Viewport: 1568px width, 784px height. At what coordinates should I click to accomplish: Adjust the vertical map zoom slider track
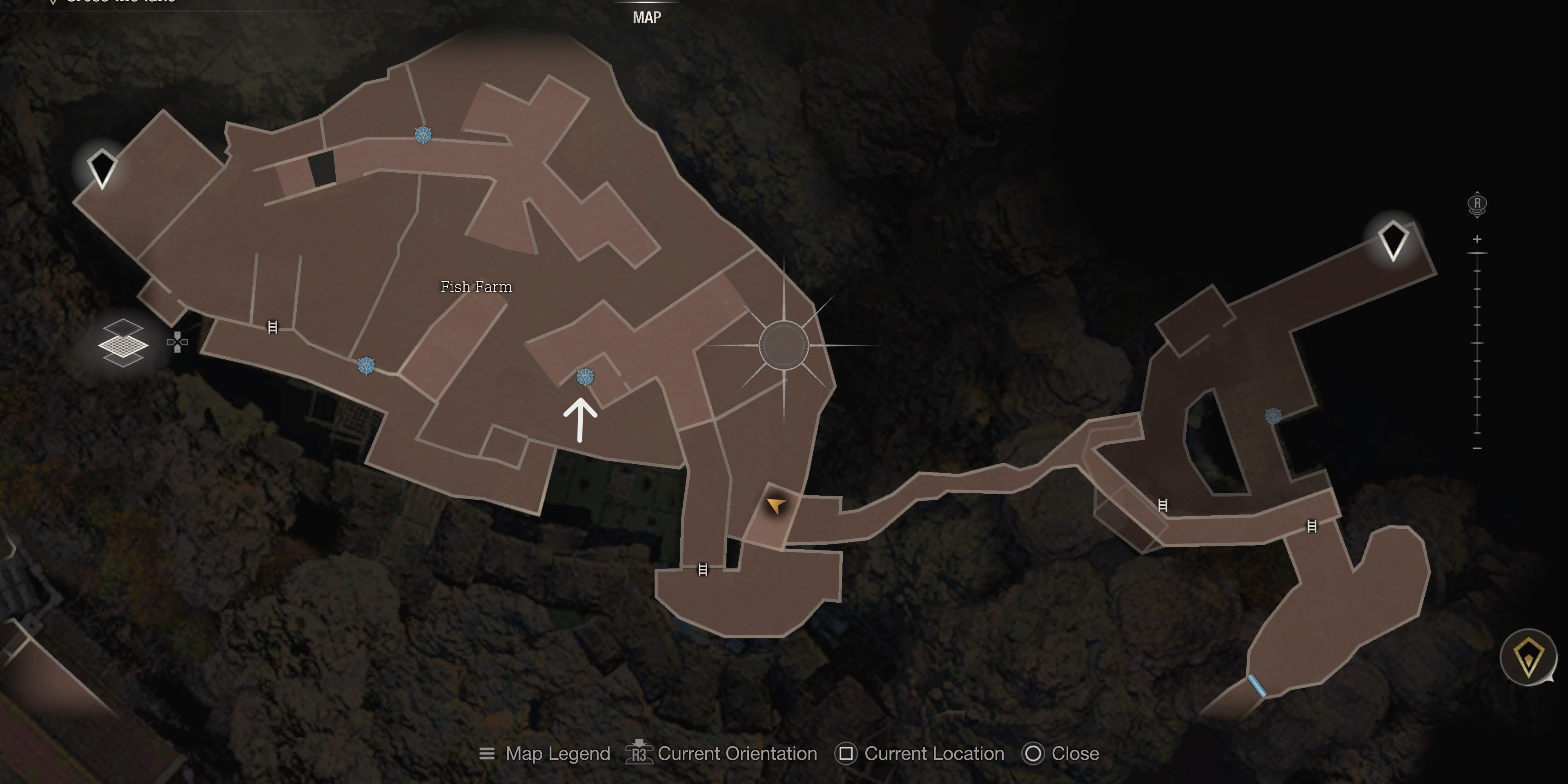point(1477,343)
